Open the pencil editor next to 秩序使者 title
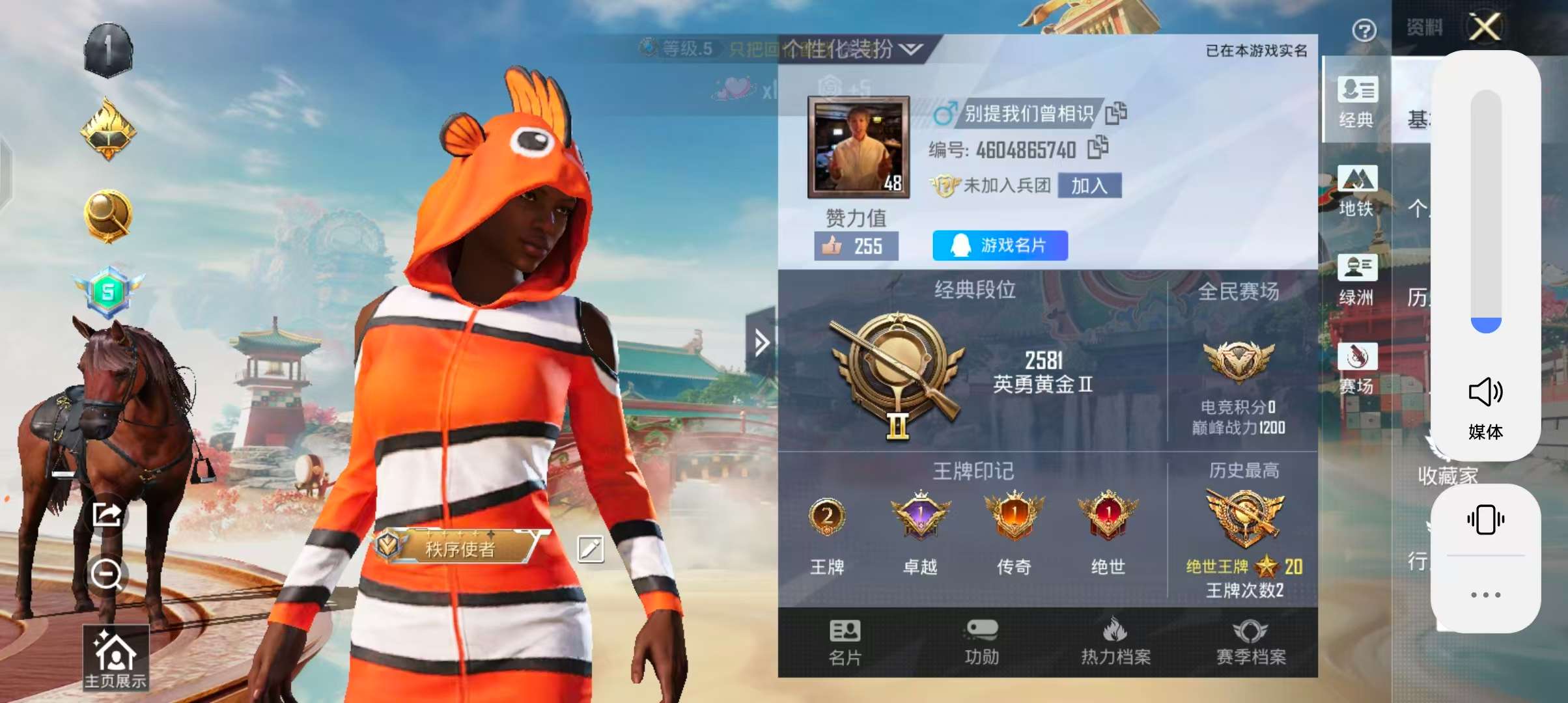This screenshot has height=703, width=1568. tap(590, 550)
